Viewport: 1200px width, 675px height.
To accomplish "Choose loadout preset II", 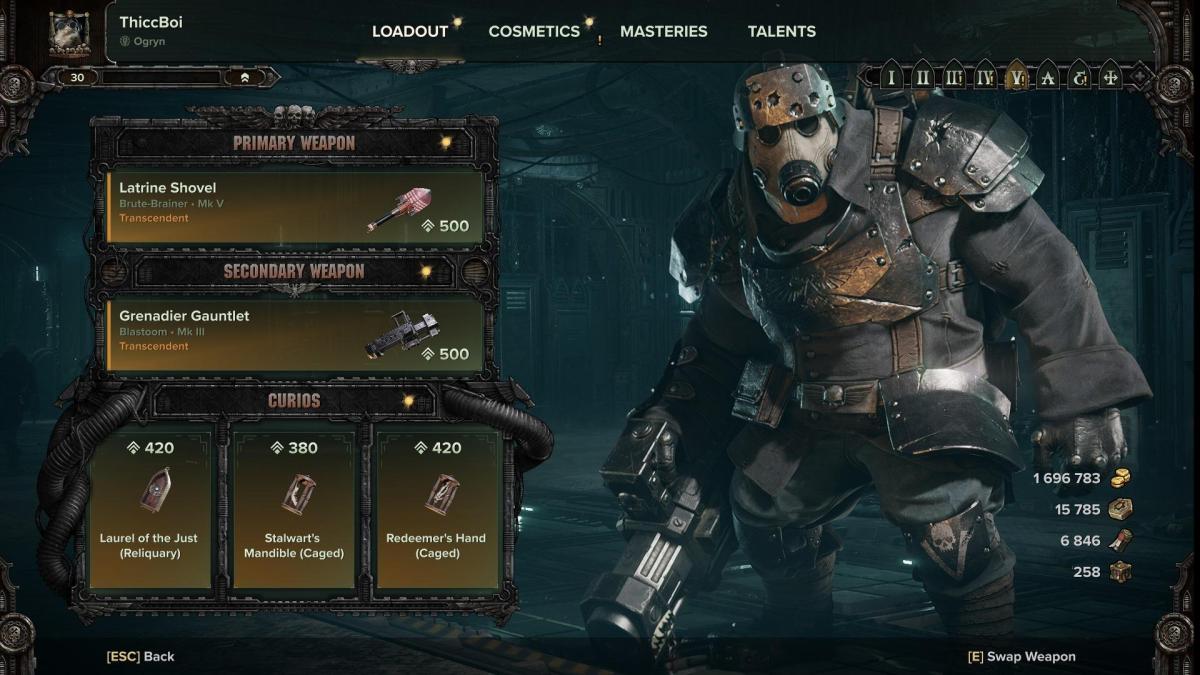I will (x=922, y=77).
